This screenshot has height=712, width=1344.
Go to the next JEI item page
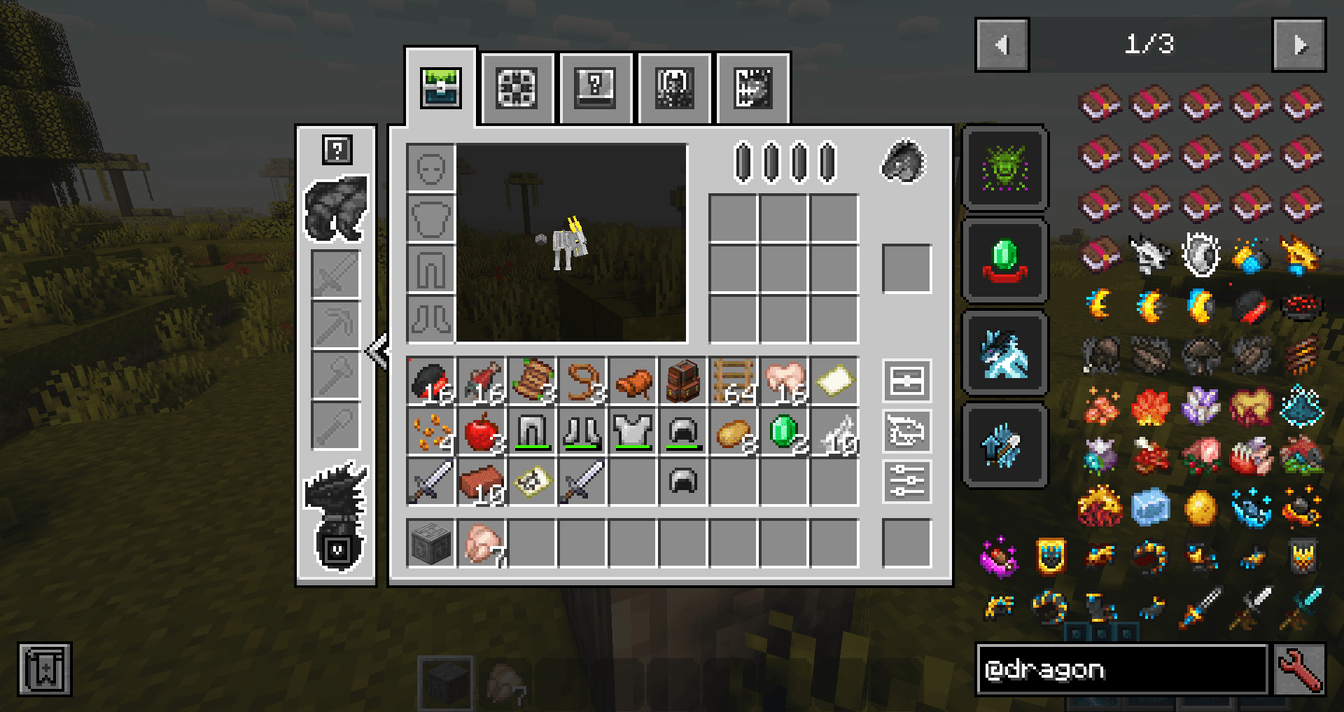tap(1299, 45)
